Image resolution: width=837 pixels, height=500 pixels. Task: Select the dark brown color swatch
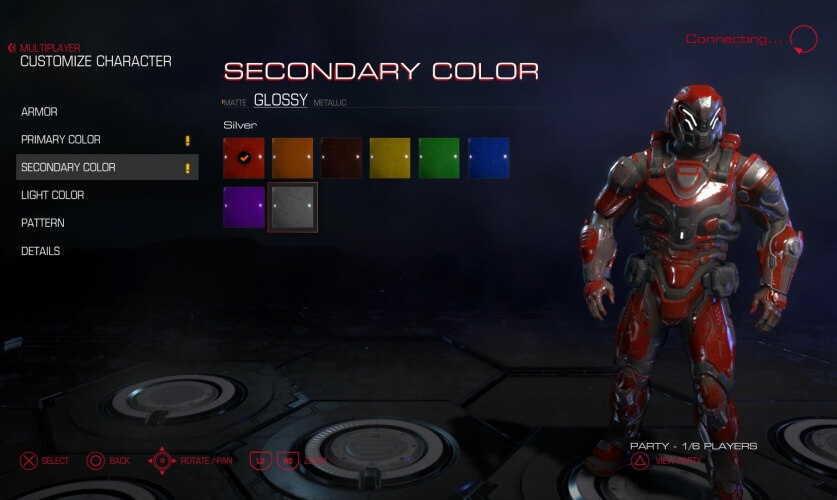[342, 158]
